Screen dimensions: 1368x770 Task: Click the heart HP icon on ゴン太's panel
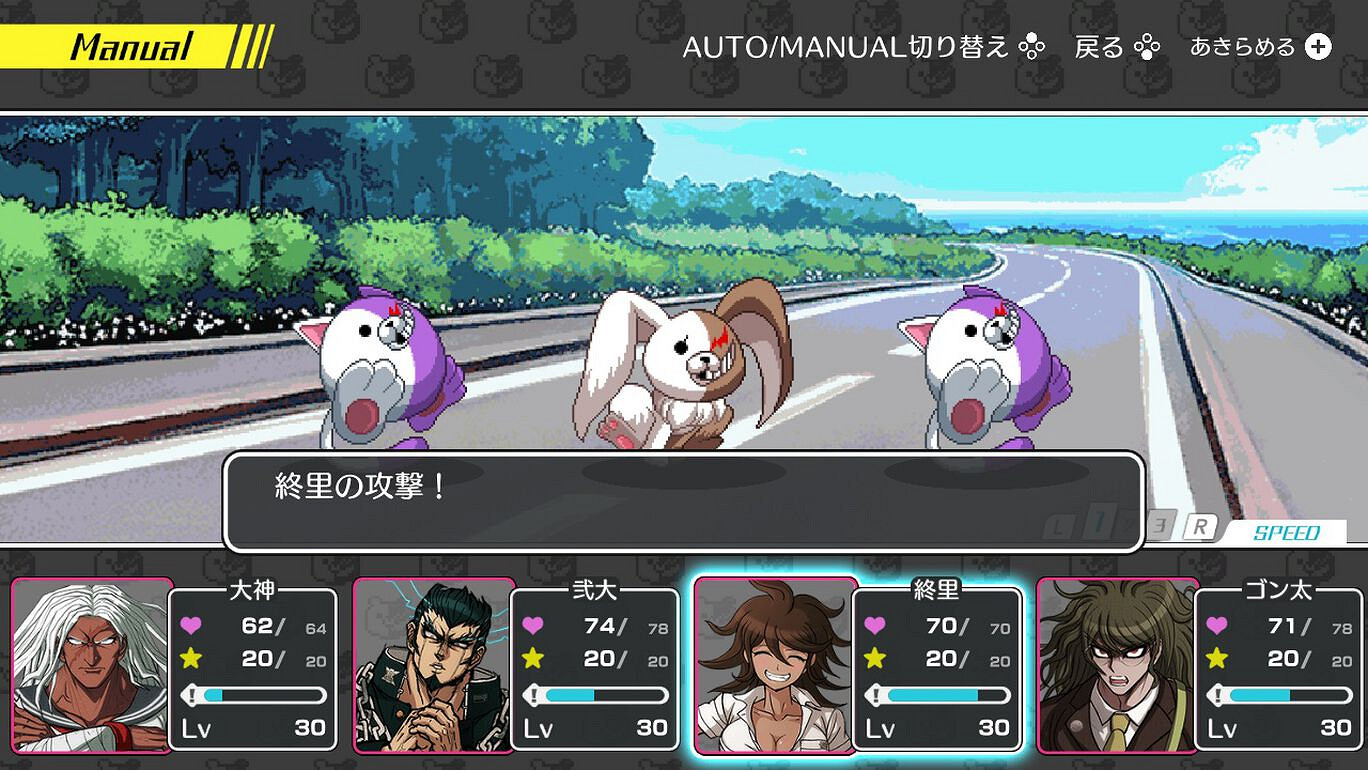coord(1218,627)
